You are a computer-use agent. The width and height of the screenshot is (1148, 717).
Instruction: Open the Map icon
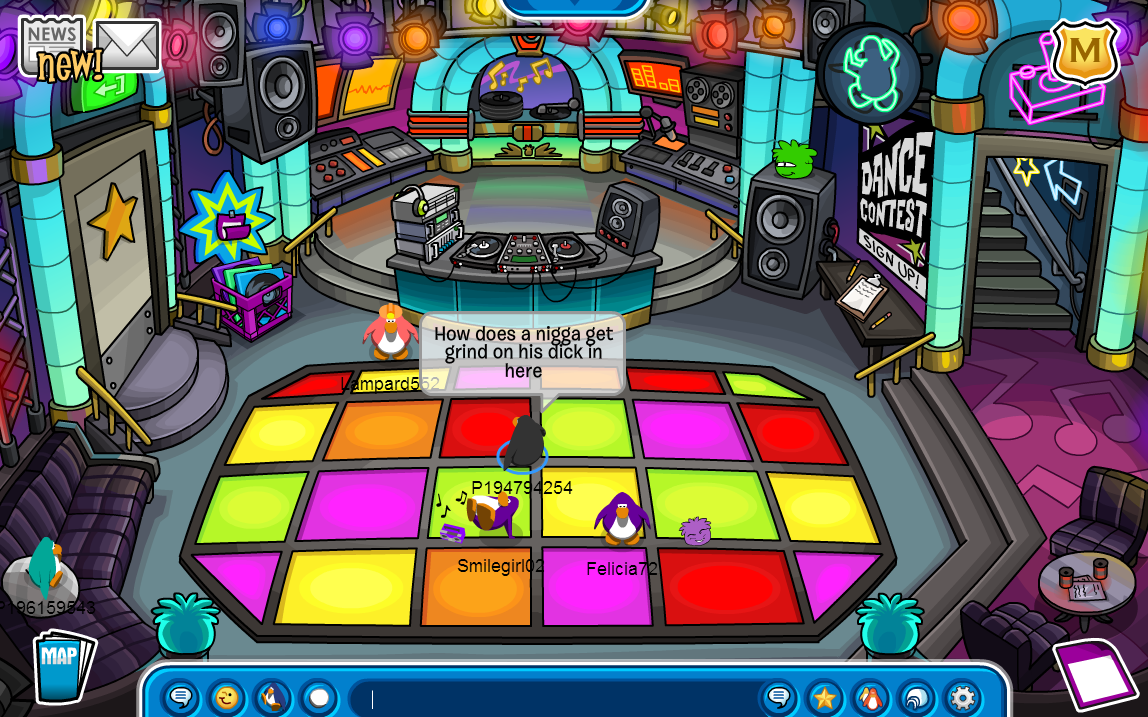[x=62, y=666]
